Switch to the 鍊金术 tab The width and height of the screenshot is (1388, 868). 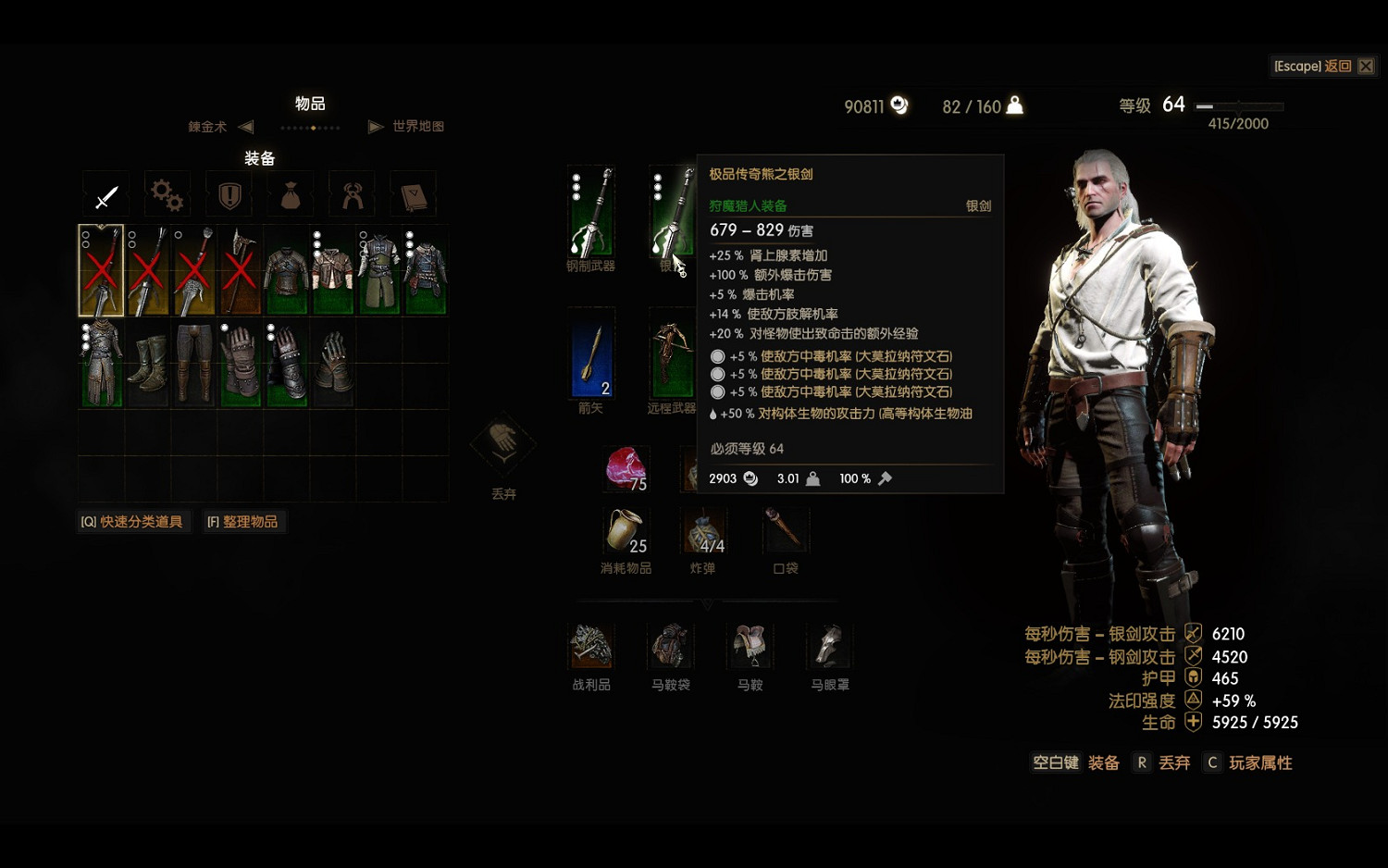[208, 127]
